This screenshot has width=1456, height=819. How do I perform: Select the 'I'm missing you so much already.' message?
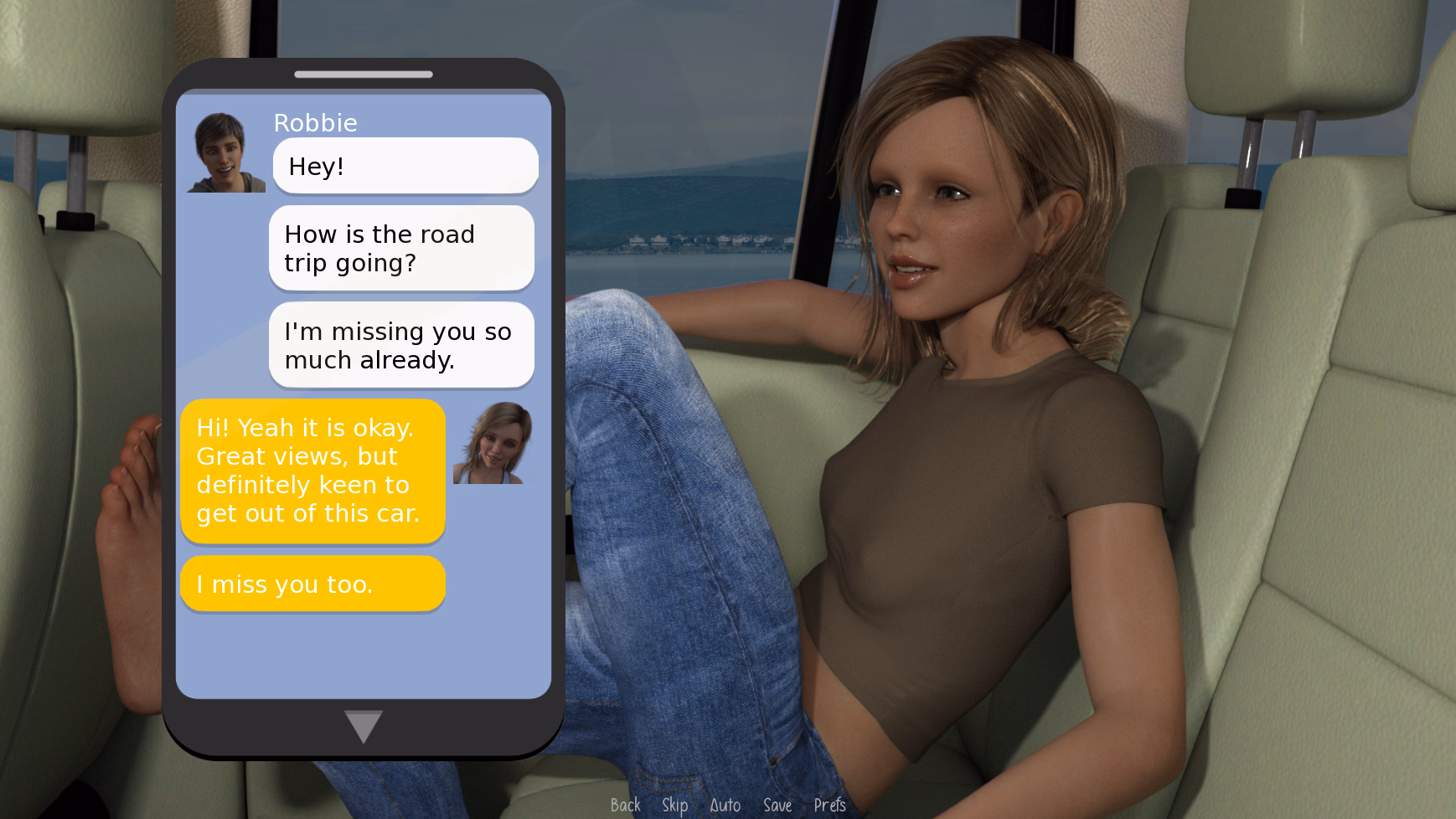tap(401, 345)
